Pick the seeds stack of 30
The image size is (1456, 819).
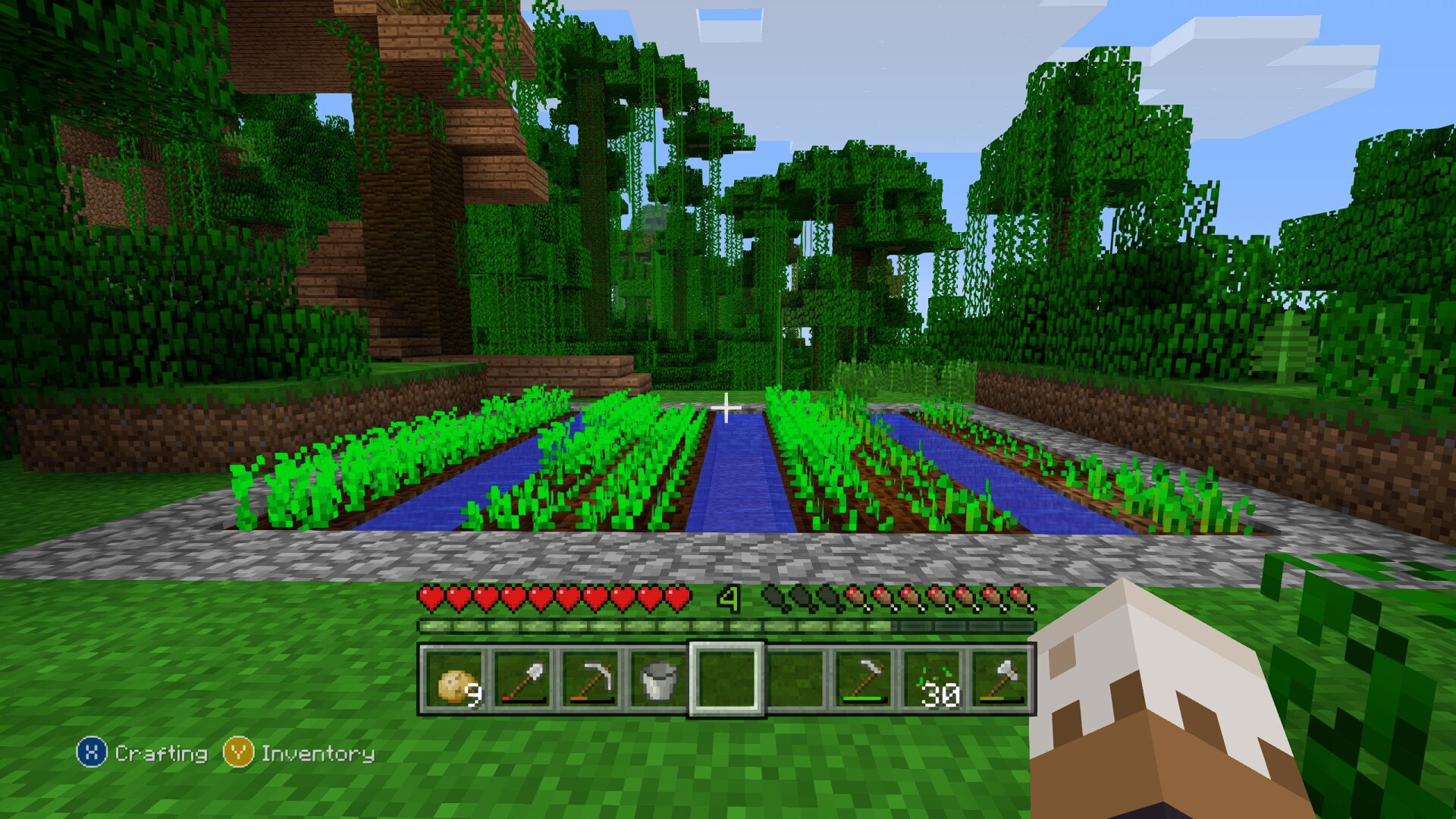point(932,680)
